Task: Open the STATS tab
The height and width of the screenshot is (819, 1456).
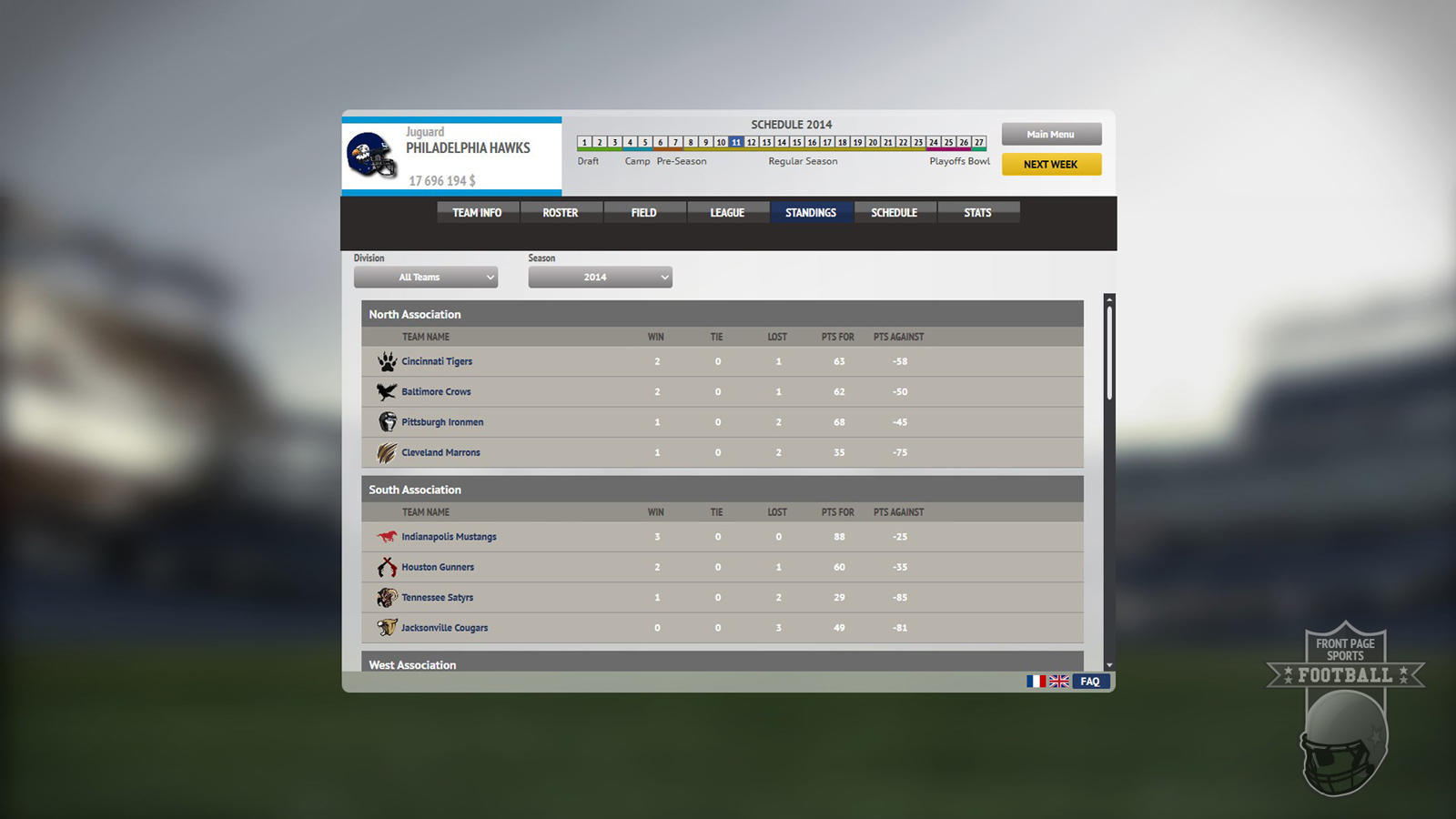Action: click(978, 212)
